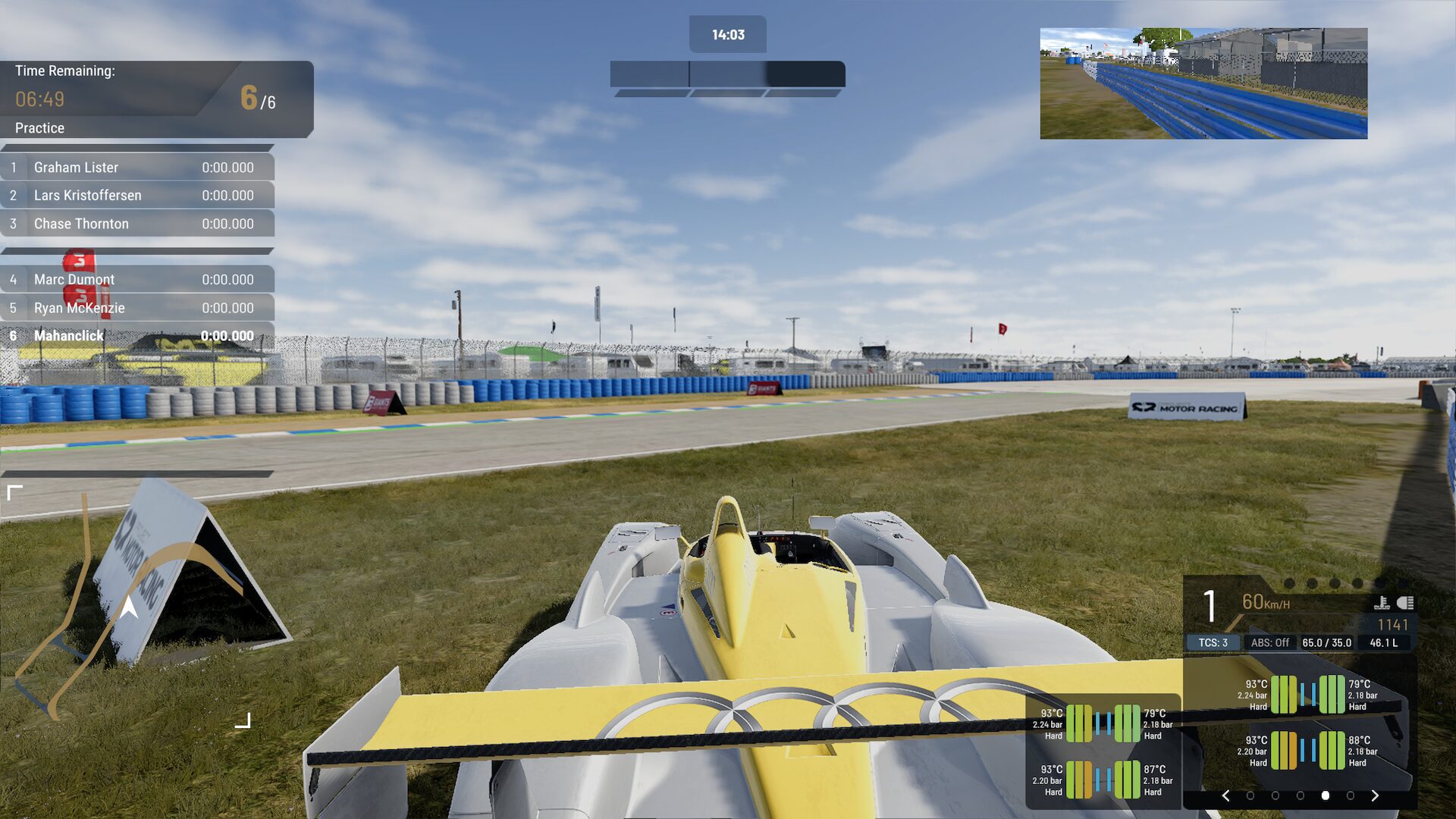
Task: Select the 46.1 L fuel indicator
Action: [x=1384, y=642]
